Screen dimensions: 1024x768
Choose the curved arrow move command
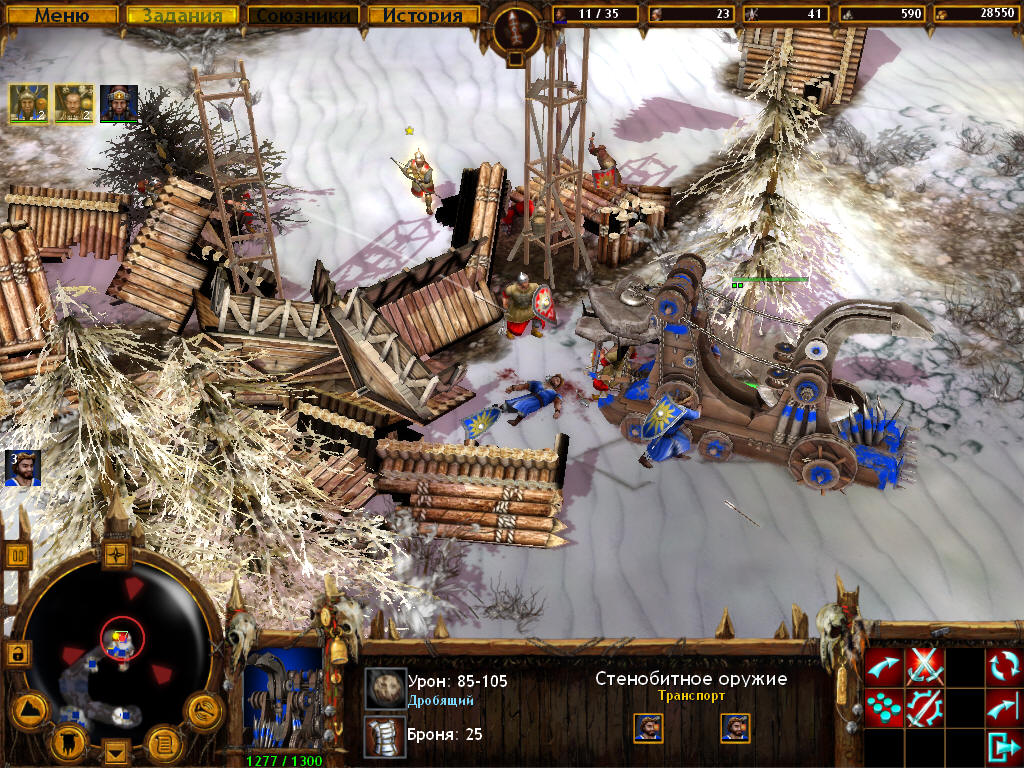883,666
